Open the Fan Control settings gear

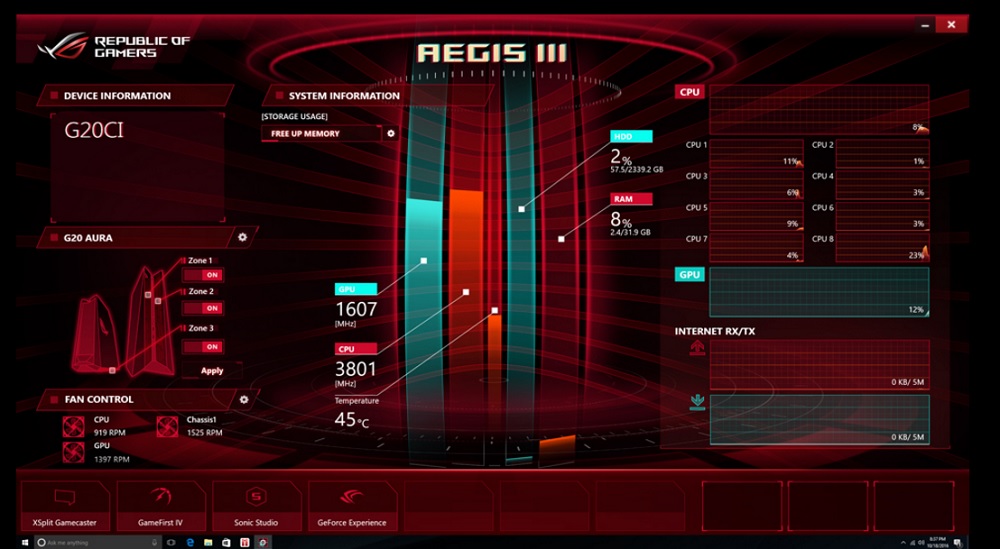pos(243,399)
